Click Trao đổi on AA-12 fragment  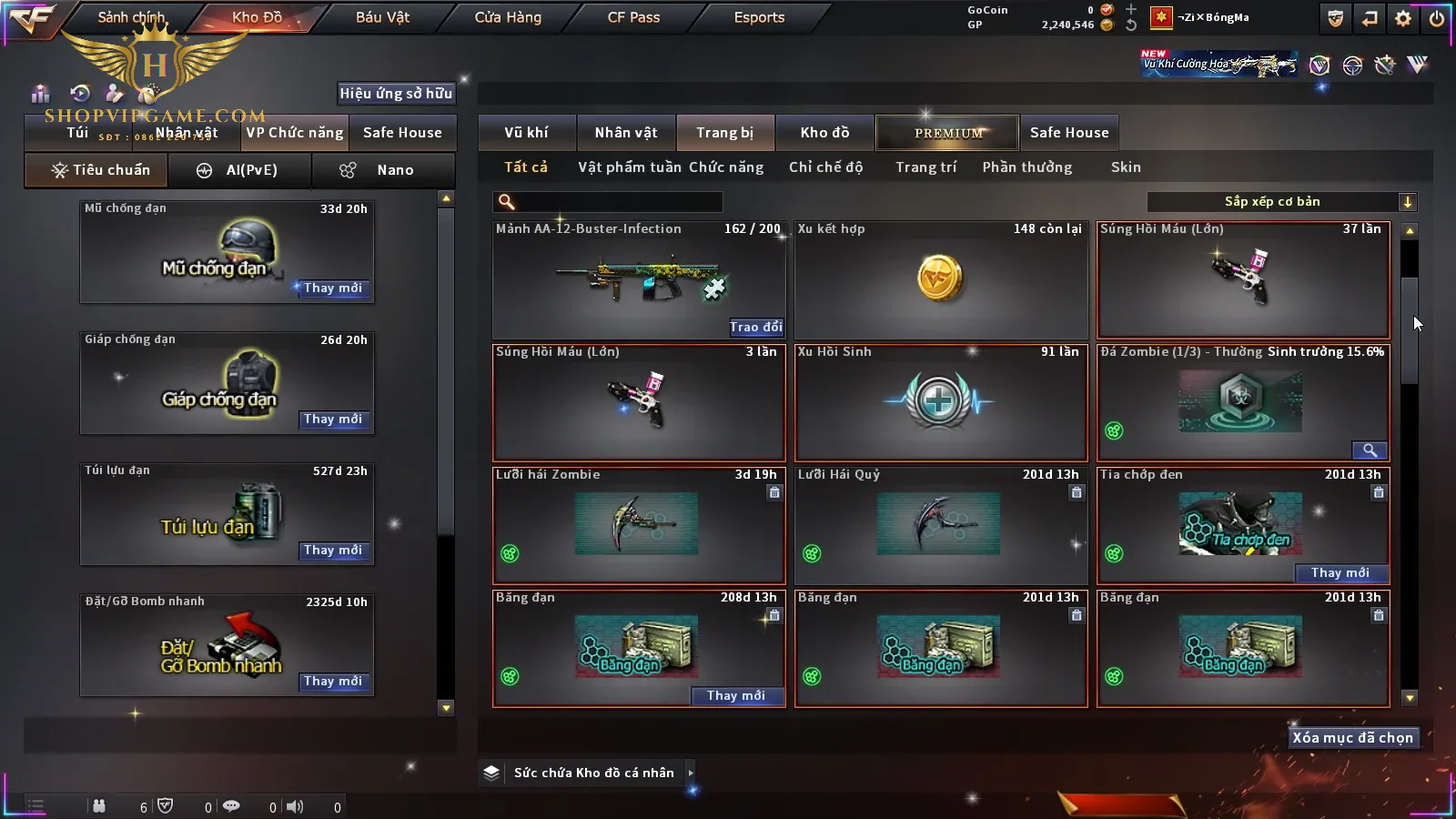(x=755, y=327)
